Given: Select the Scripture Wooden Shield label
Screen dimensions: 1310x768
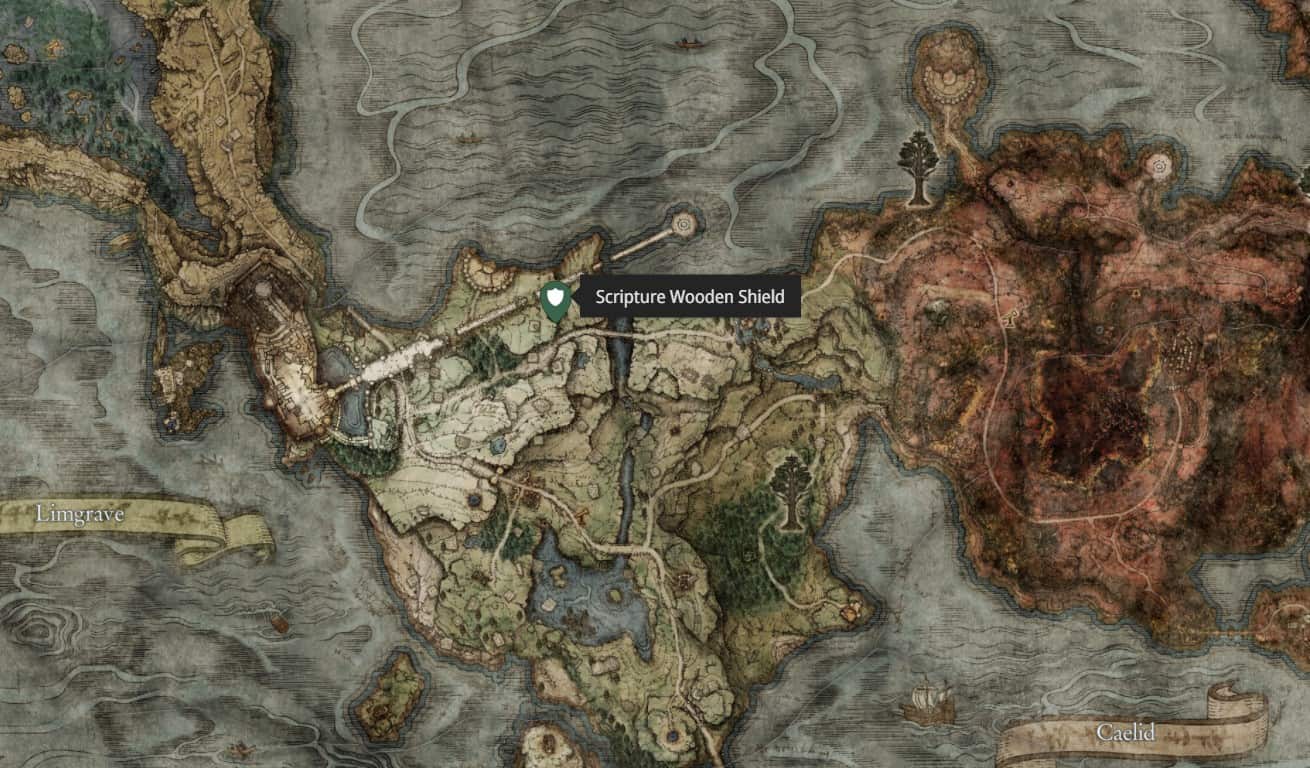Looking at the screenshot, I should (689, 297).
